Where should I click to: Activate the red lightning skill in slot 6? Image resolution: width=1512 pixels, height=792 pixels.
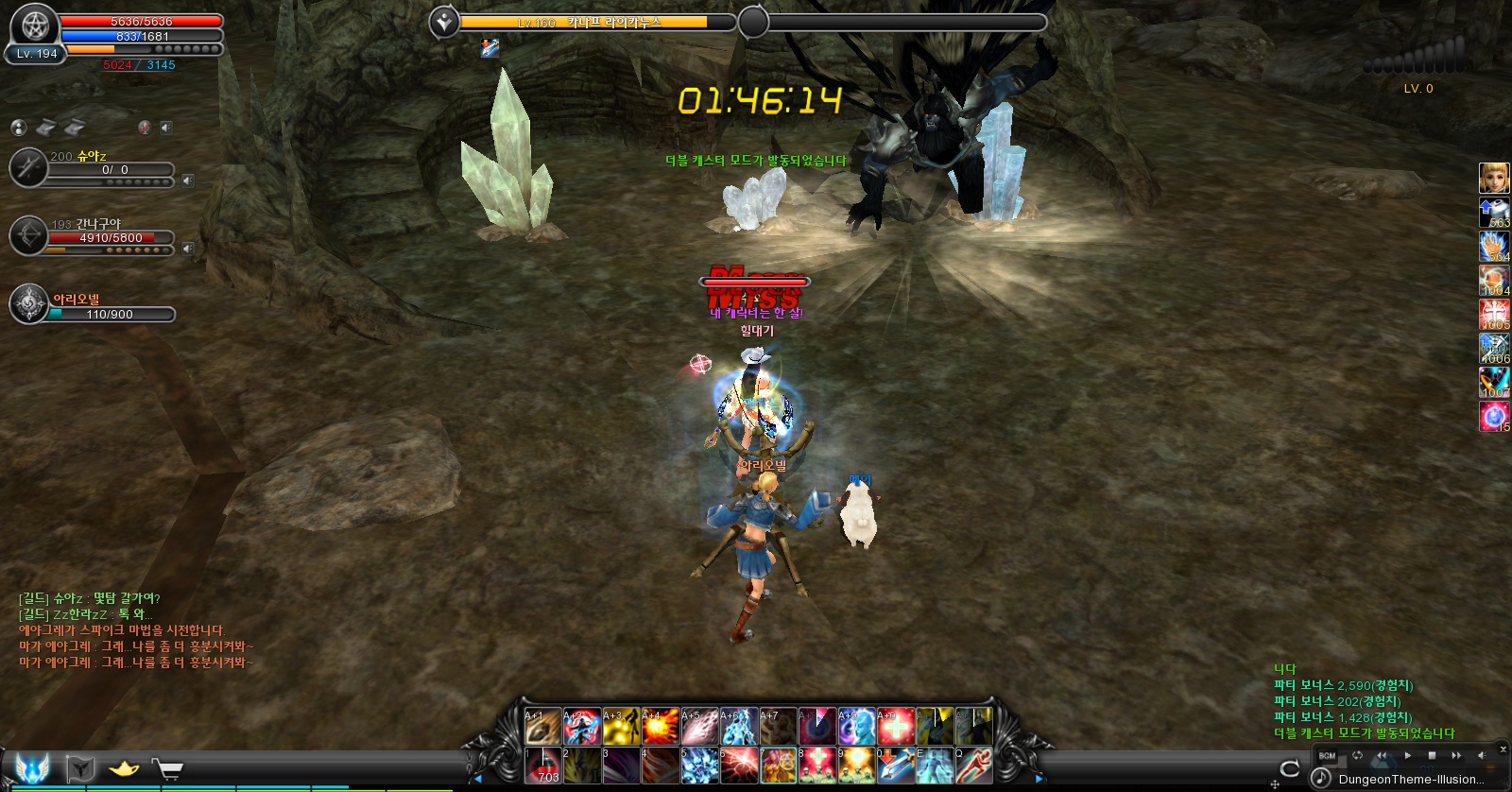[x=738, y=766]
